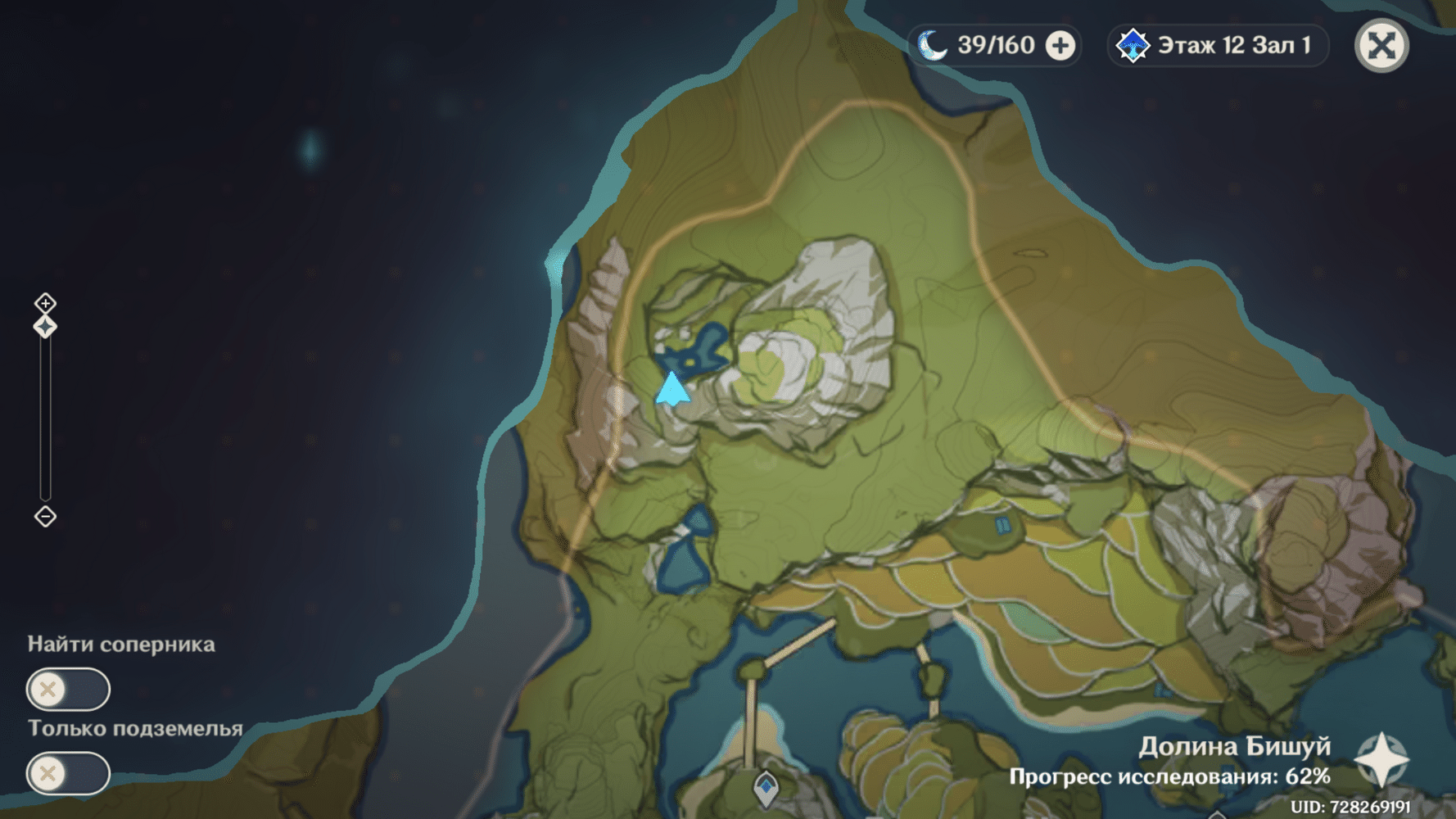The image size is (1456, 819).
Task: Zoom out the map with minus control
Action: [x=45, y=517]
